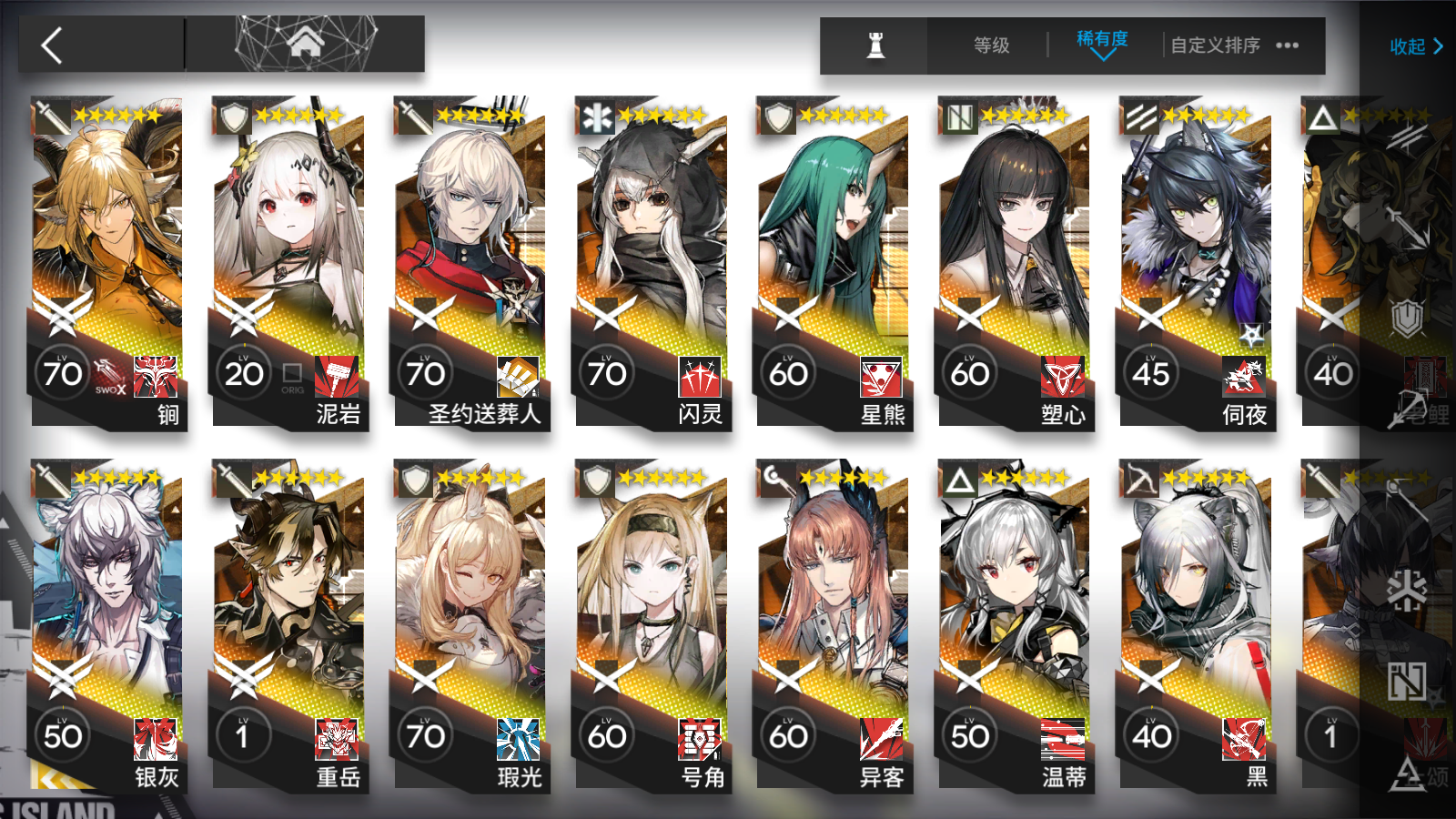Open operator card 圣约送葬人

pyautogui.click(x=470, y=262)
